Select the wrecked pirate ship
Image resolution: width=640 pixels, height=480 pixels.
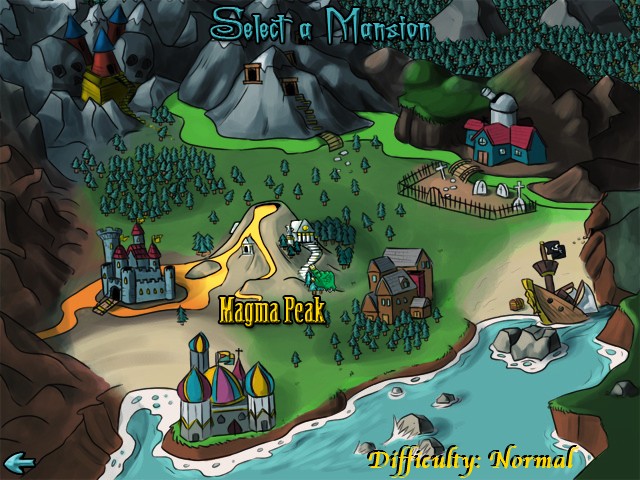(554, 288)
